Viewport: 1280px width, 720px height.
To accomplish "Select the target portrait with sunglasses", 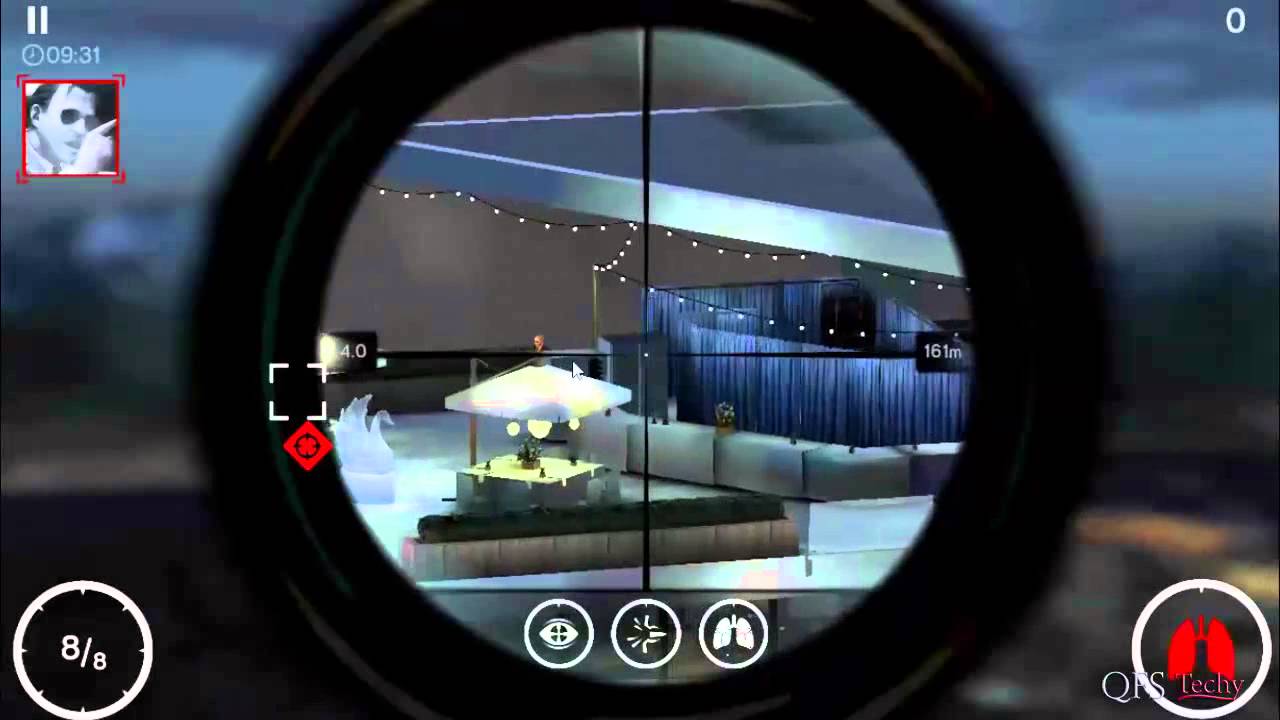I will pyautogui.click(x=70, y=127).
